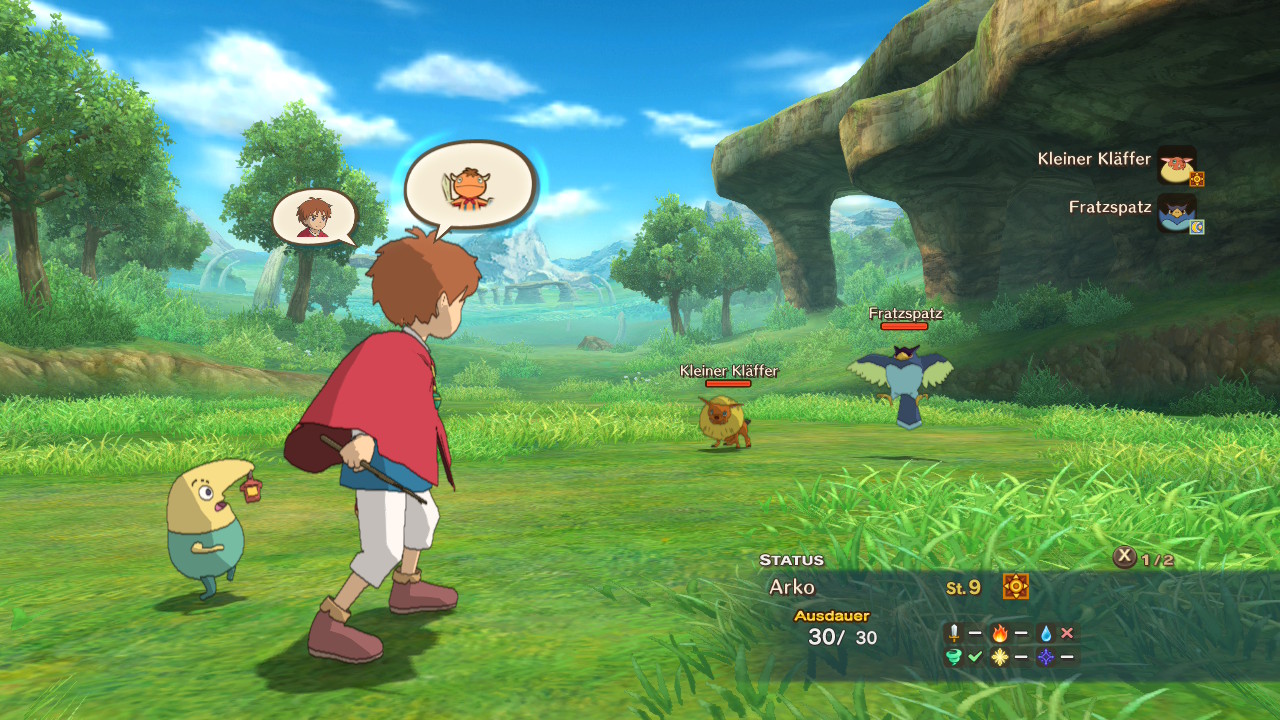This screenshot has width=1280, height=720.
Task: Click the sun sign icon beside St.9
Action: coord(1016,587)
